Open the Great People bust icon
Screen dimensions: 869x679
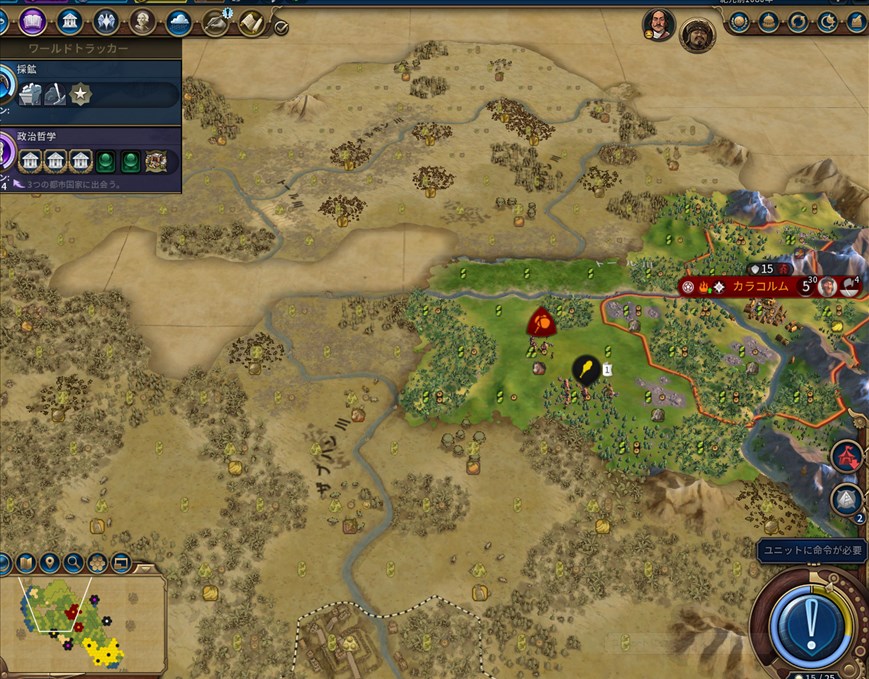pyautogui.click(x=143, y=21)
